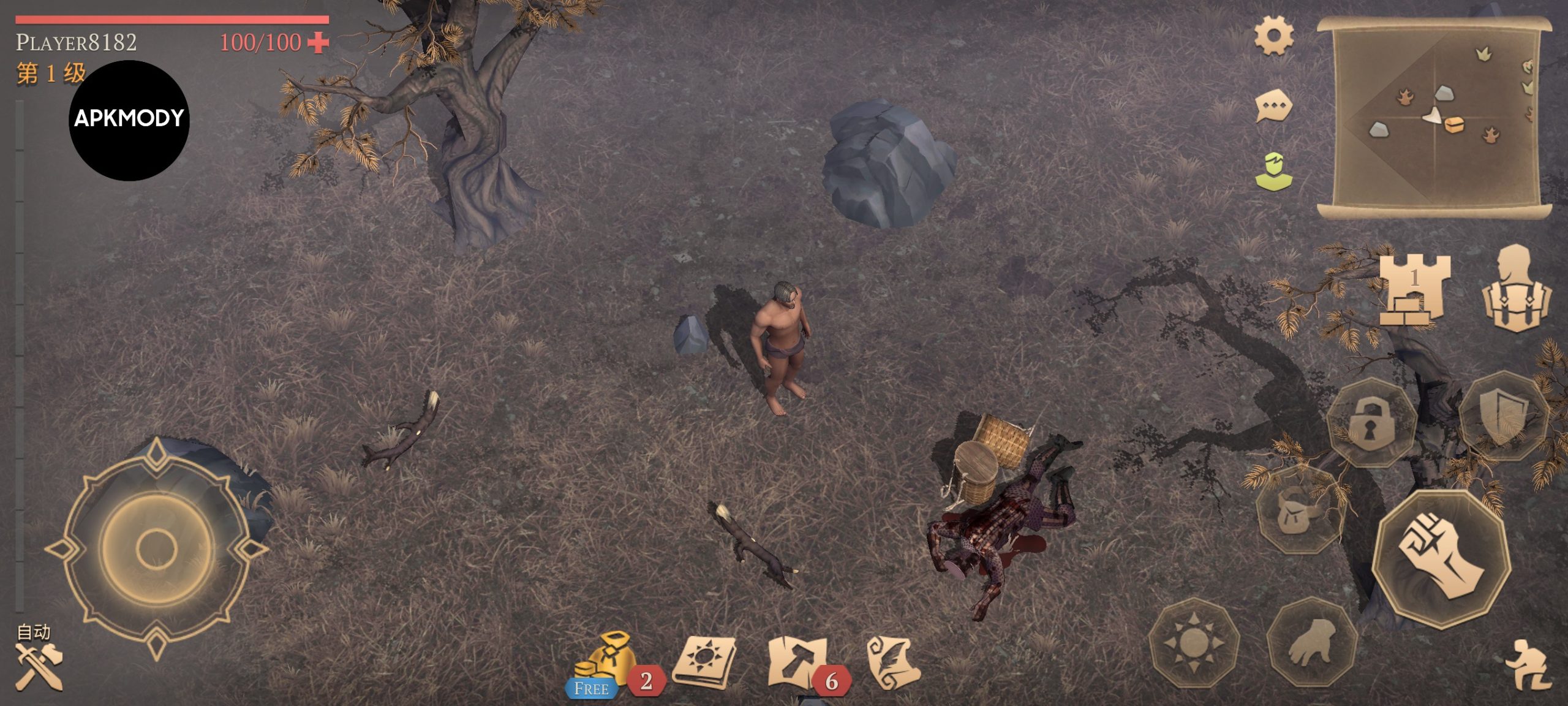
Task: Open the sun-emblem book
Action: [x=704, y=663]
